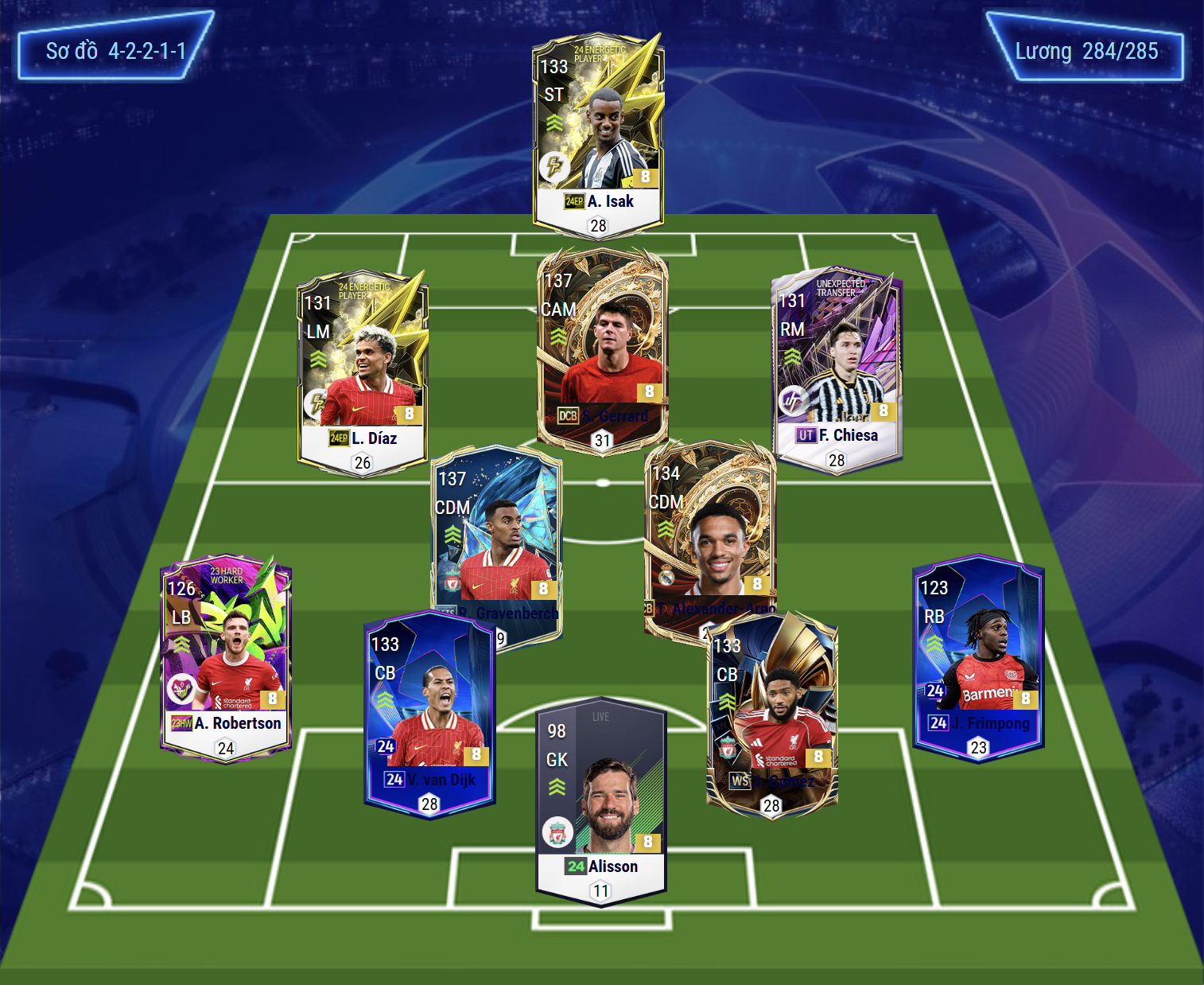Click the Lương 284/285 salary panel
The image size is (1204, 985).
point(1086,51)
